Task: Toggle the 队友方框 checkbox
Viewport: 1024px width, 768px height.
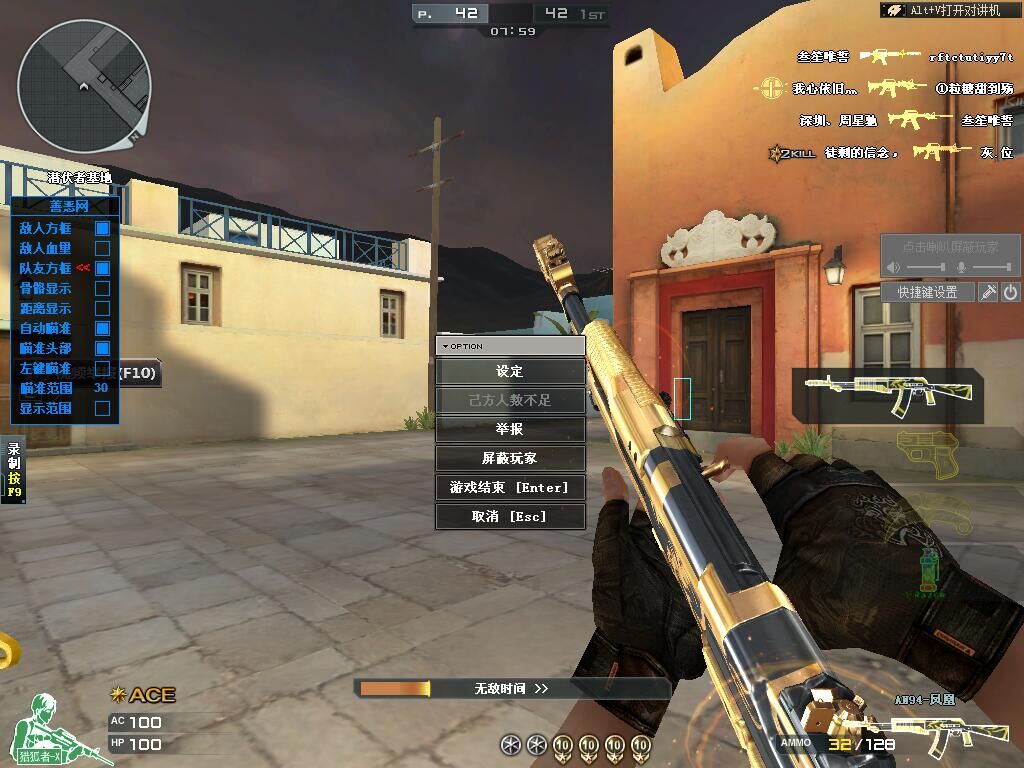Action: coord(102,268)
